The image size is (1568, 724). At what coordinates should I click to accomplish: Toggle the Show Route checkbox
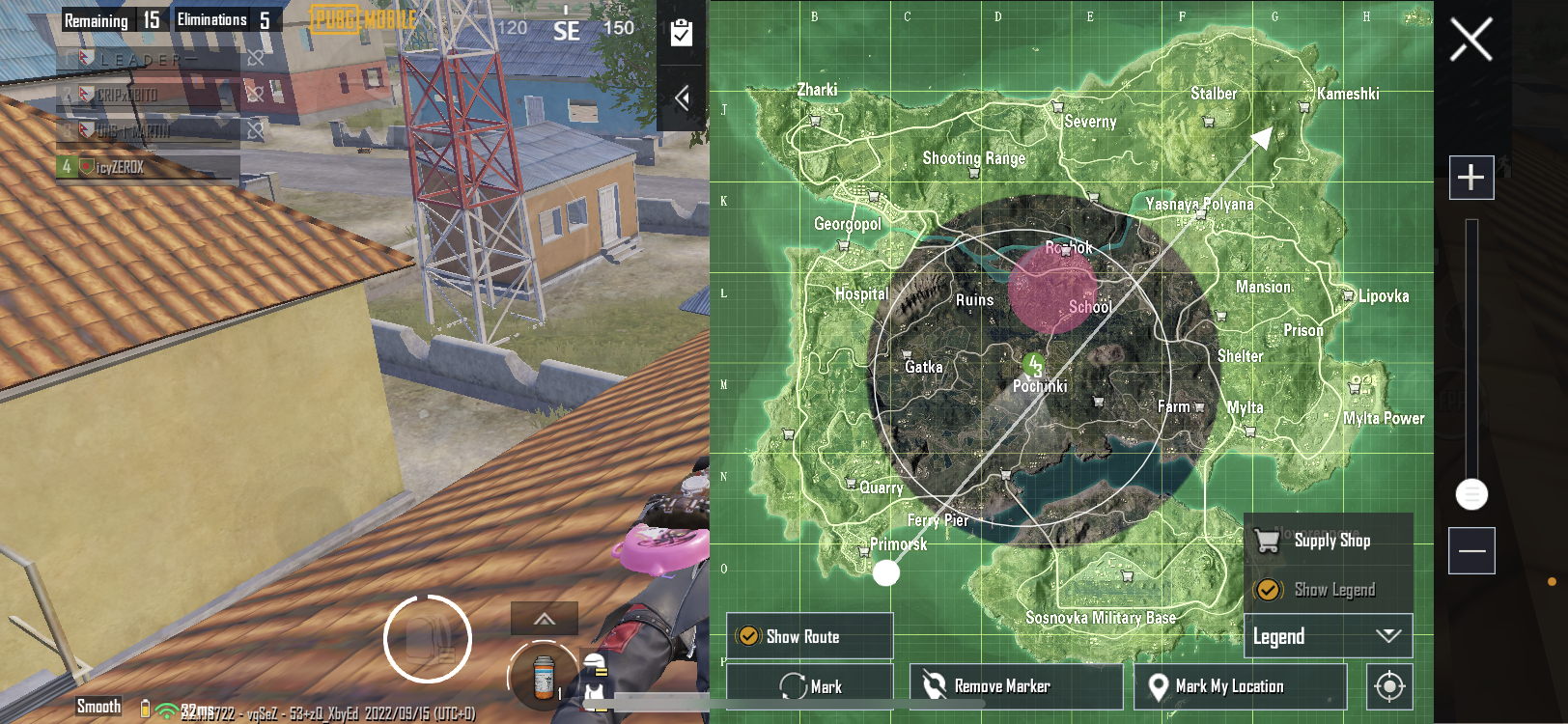click(748, 636)
